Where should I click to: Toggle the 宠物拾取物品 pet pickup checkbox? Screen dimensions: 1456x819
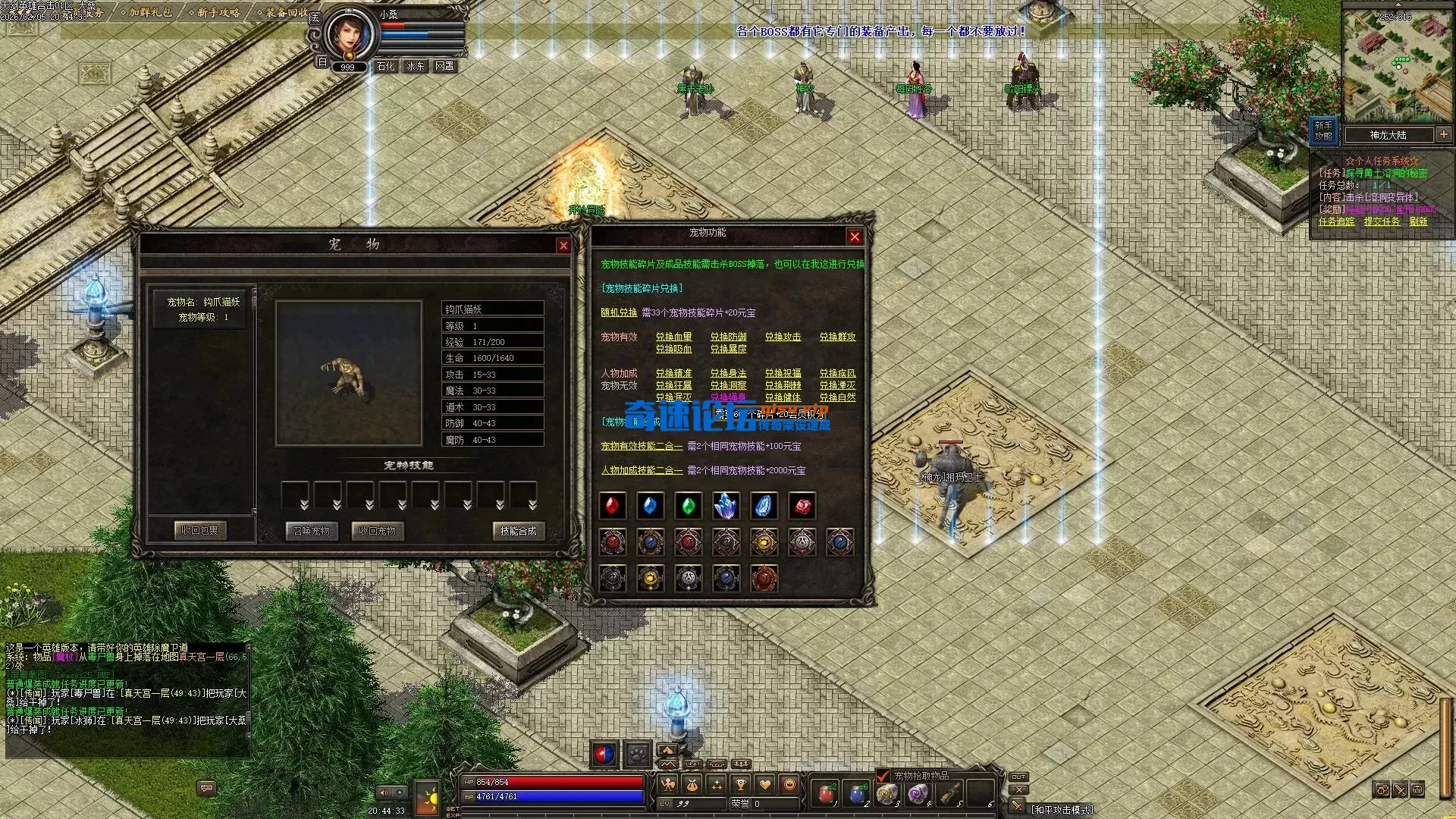point(883,775)
